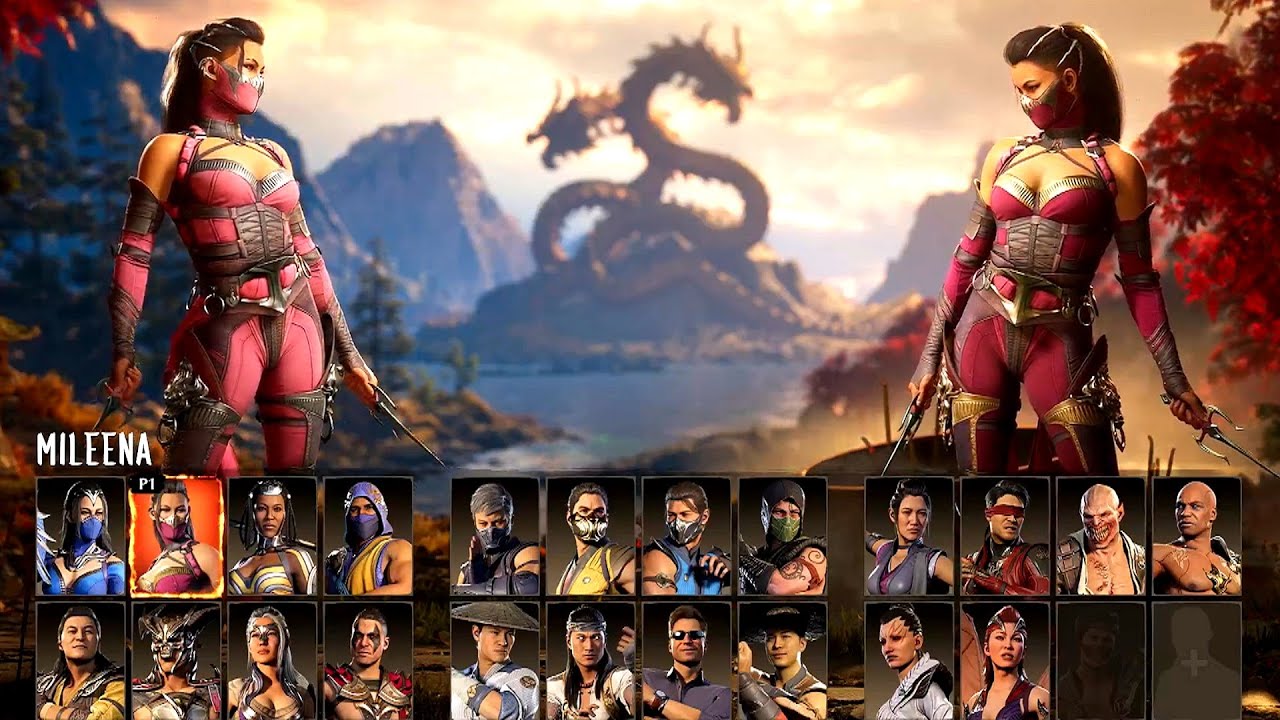The height and width of the screenshot is (720, 1280).
Task: Click the silhouette slot with plus sign
Action: (1197, 660)
